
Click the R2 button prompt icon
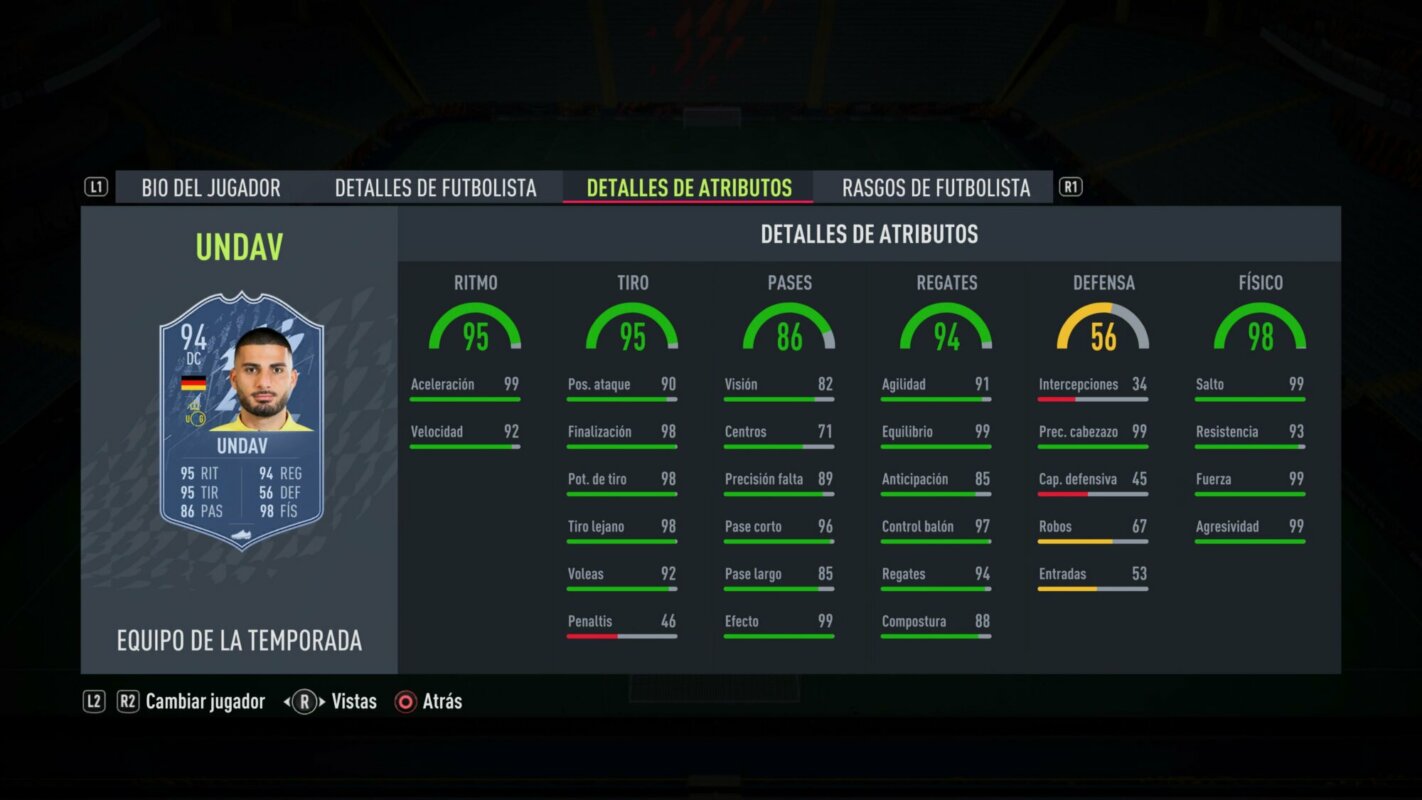(127, 701)
